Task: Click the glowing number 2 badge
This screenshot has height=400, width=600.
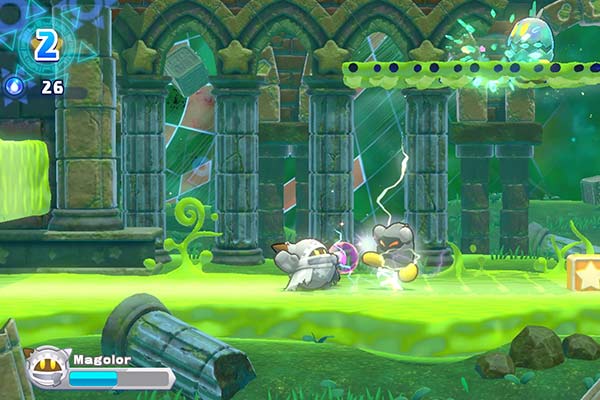Action: 46,42
